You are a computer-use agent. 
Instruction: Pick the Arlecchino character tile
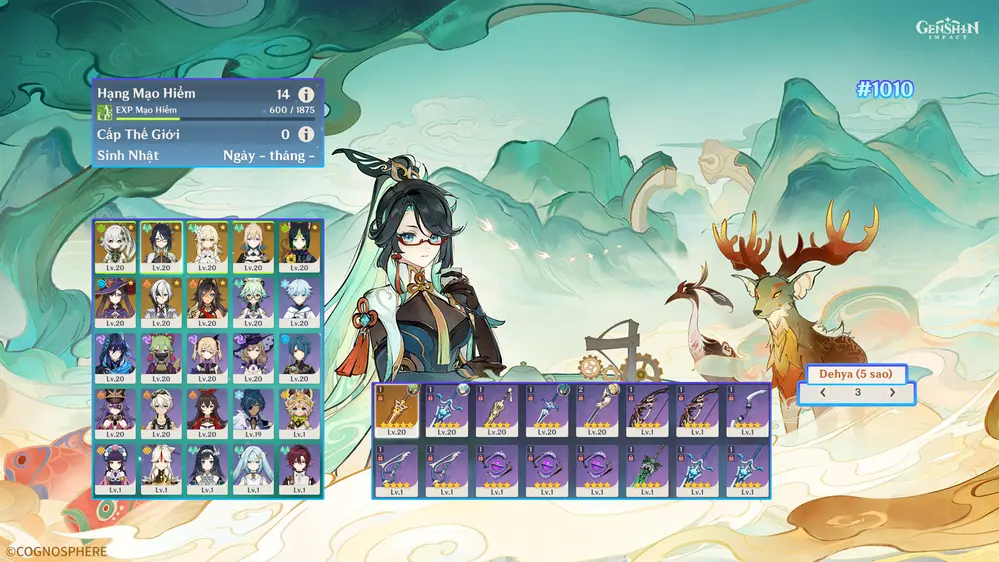click(161, 302)
